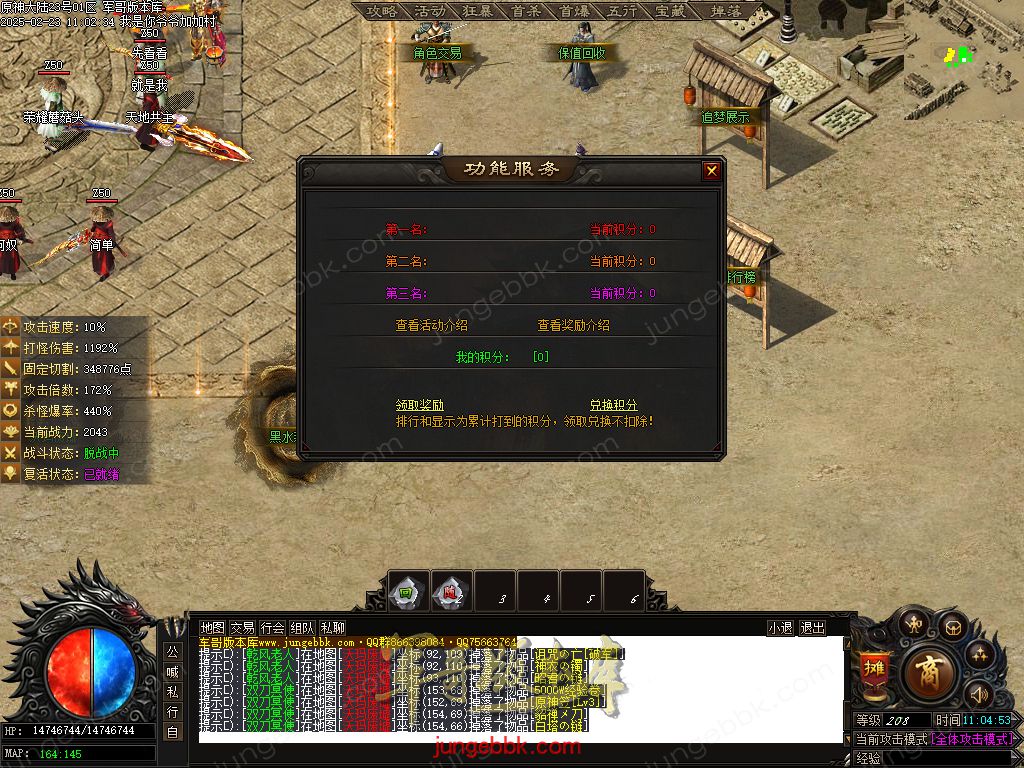Choose the 狂暴 berserk menu entry
Image resolution: width=1024 pixels, height=768 pixels.
(478, 11)
